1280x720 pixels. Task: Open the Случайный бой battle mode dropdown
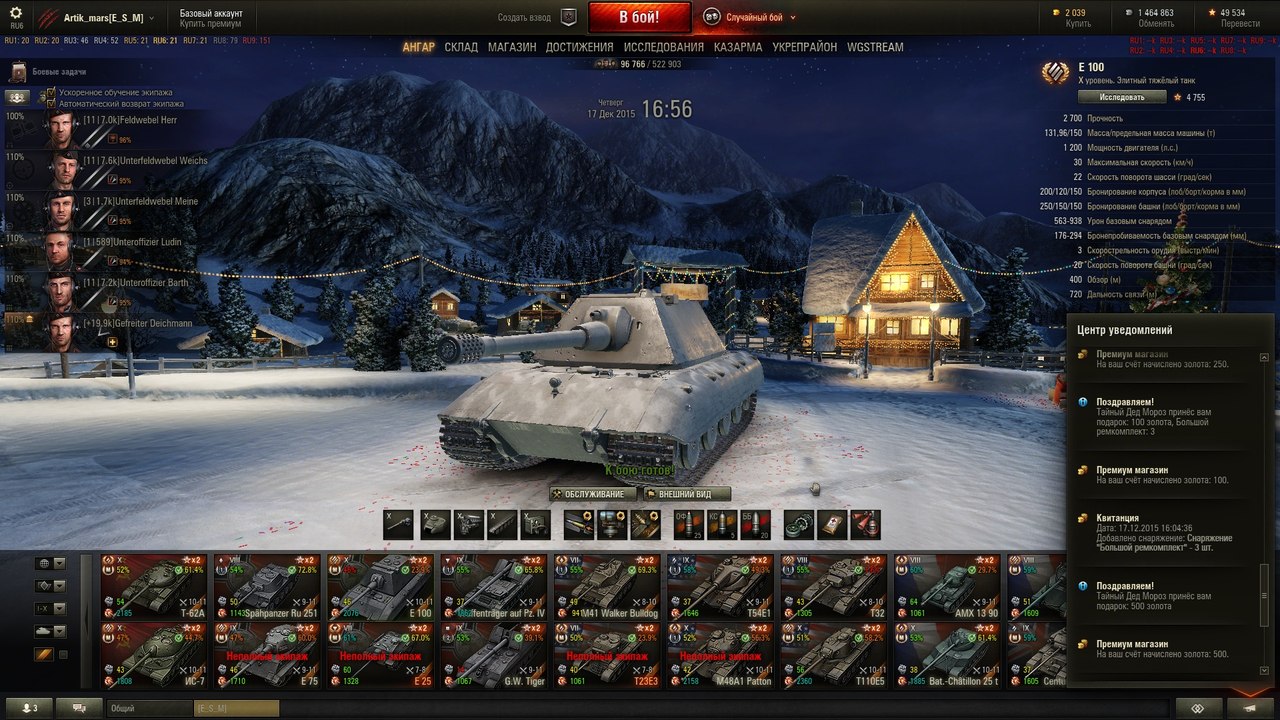750,17
